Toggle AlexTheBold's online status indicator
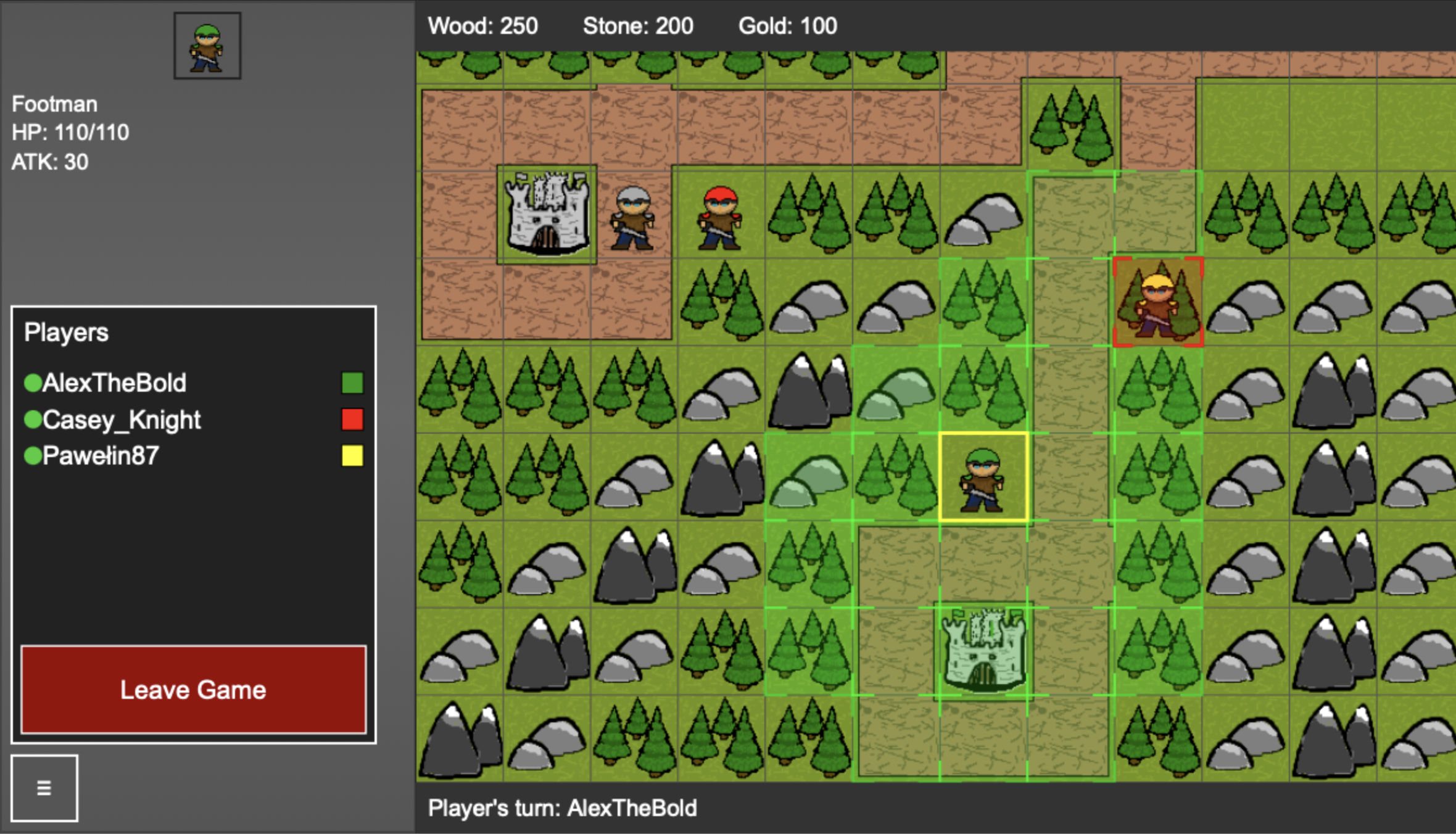This screenshot has height=834, width=1456. click(32, 382)
